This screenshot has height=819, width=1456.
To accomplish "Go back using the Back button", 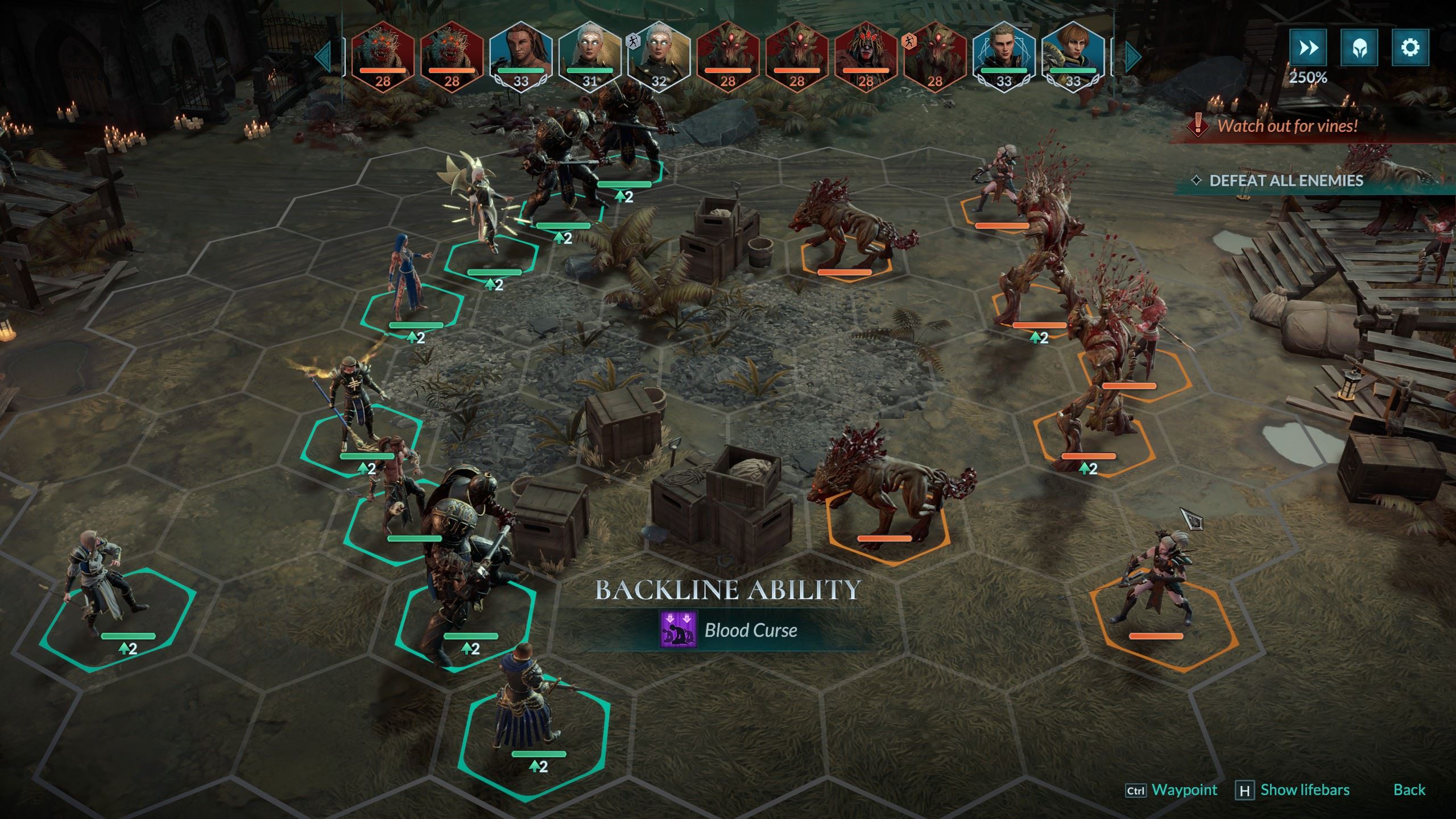I will (x=1409, y=789).
